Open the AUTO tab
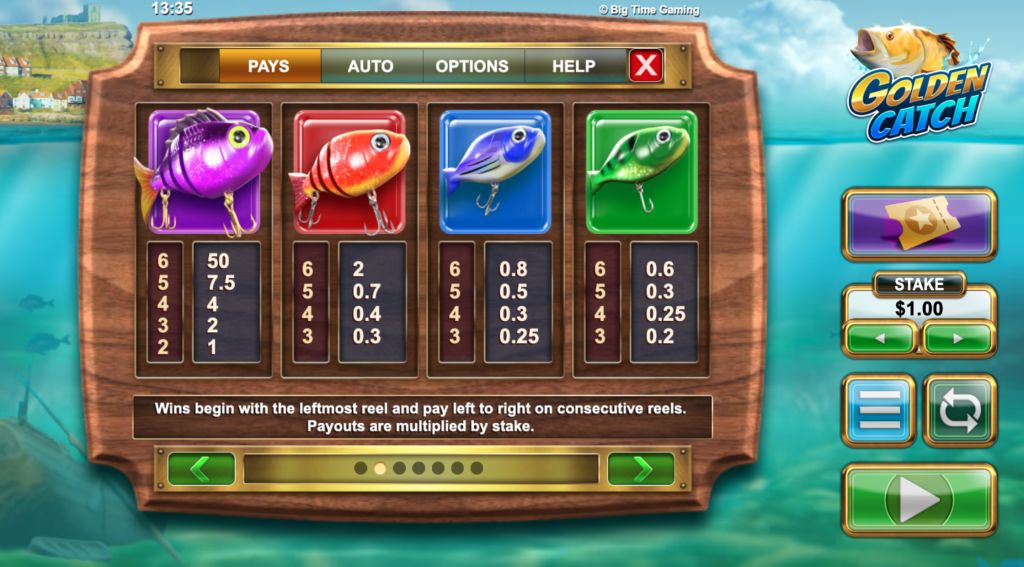The image size is (1024, 567). coord(370,66)
